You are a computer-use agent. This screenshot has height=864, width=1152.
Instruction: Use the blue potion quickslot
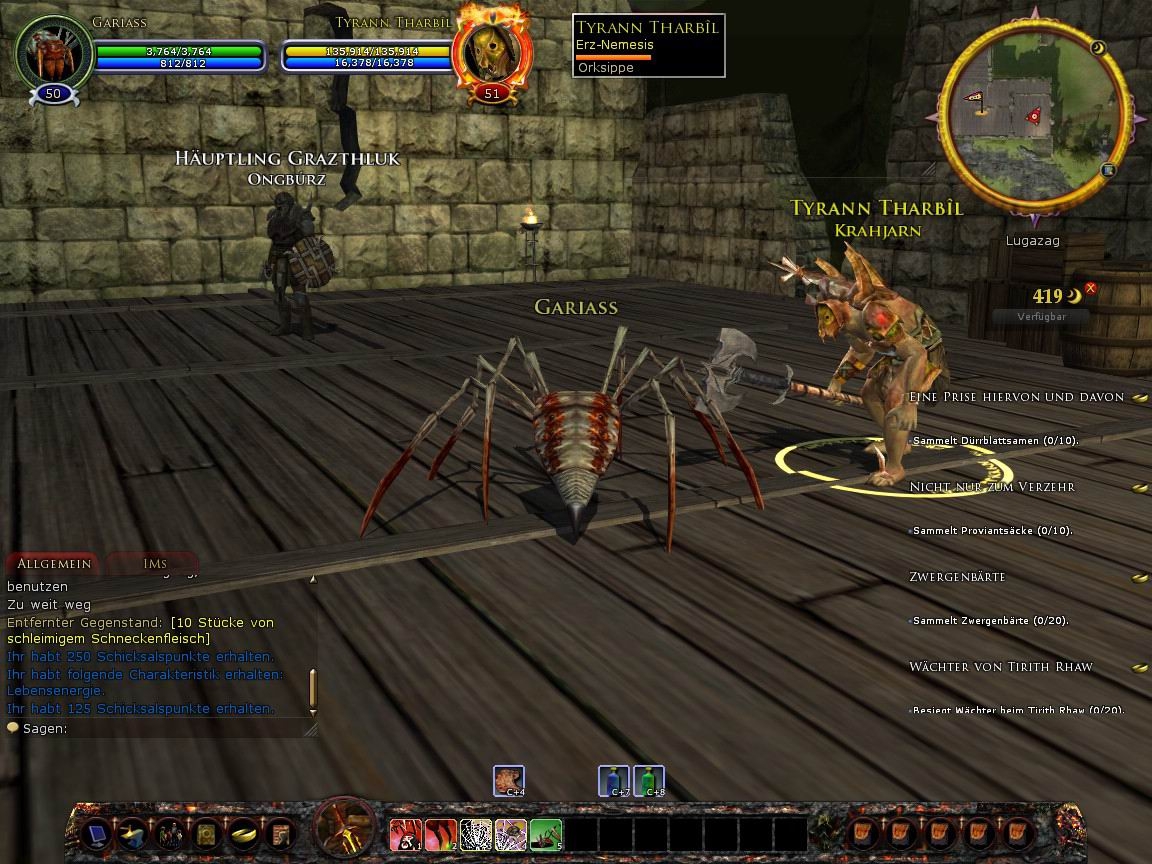(613, 780)
